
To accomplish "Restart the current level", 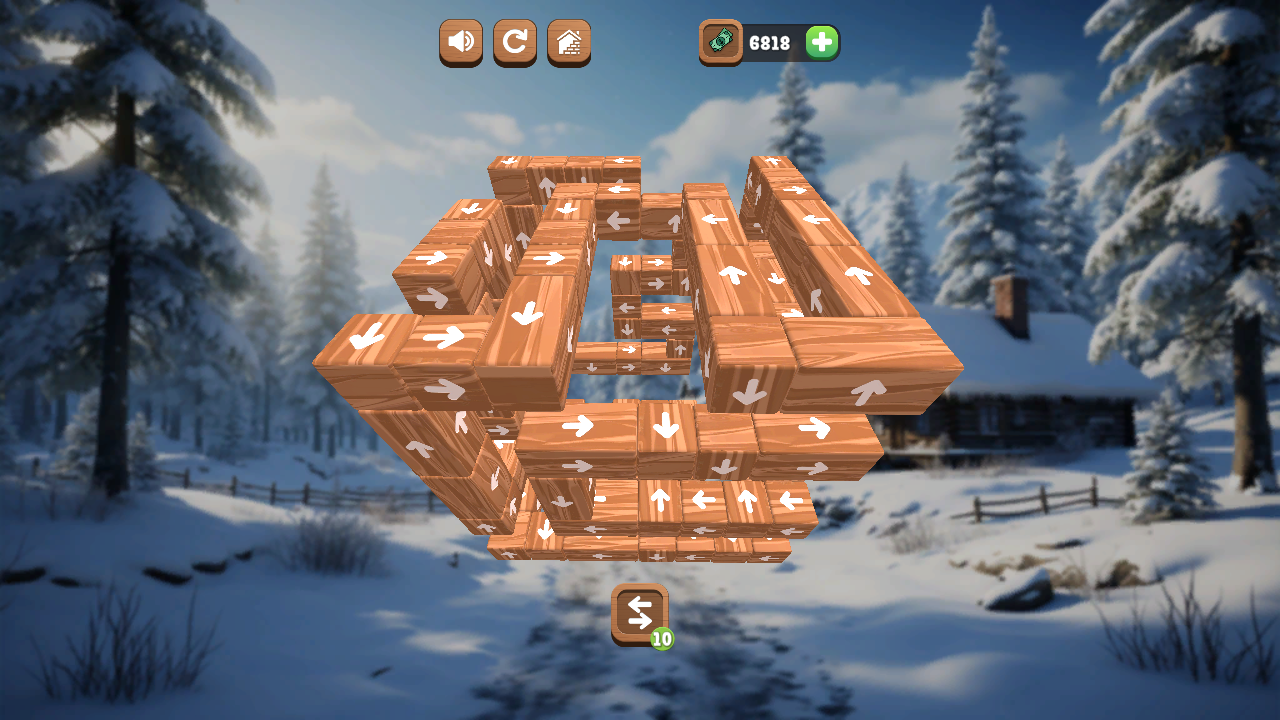I will (x=514, y=43).
